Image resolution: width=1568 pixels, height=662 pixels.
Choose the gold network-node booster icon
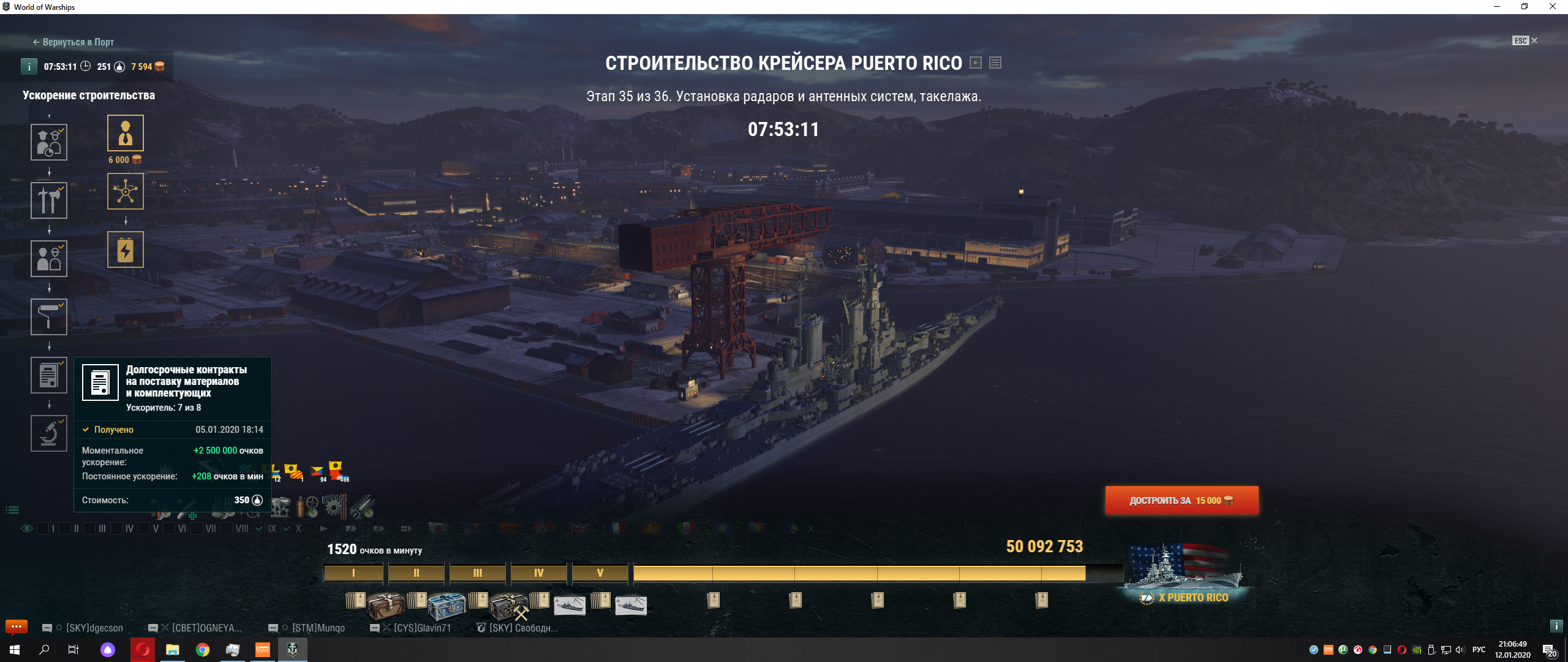(126, 191)
